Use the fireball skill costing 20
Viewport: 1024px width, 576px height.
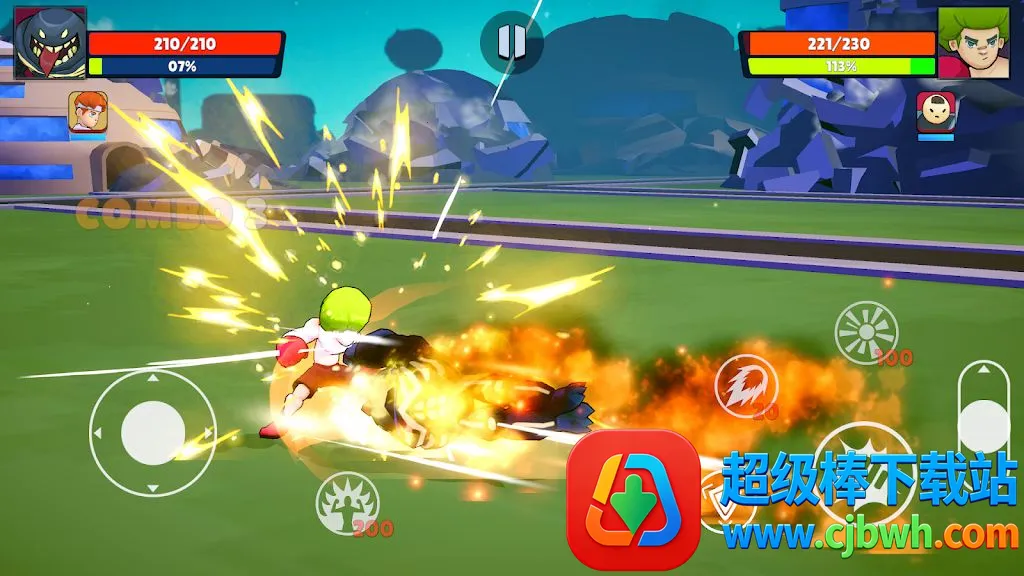pyautogui.click(x=744, y=384)
